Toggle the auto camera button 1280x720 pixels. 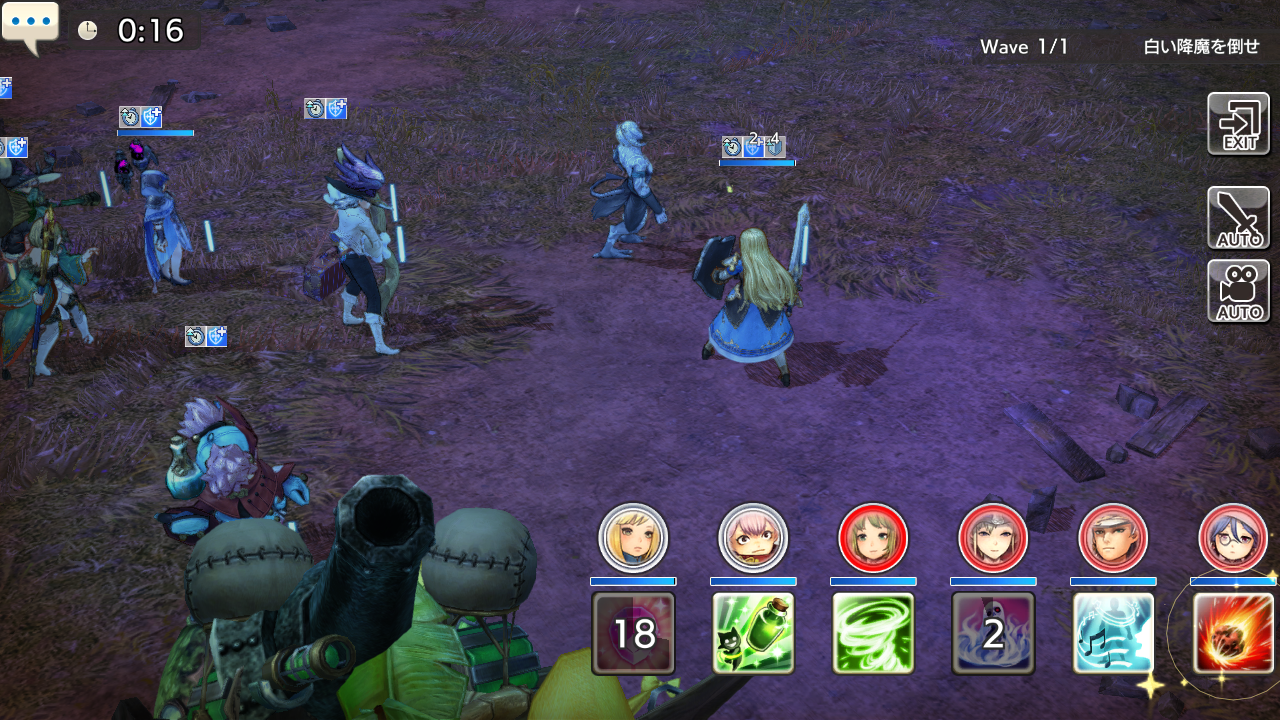pos(1238,292)
